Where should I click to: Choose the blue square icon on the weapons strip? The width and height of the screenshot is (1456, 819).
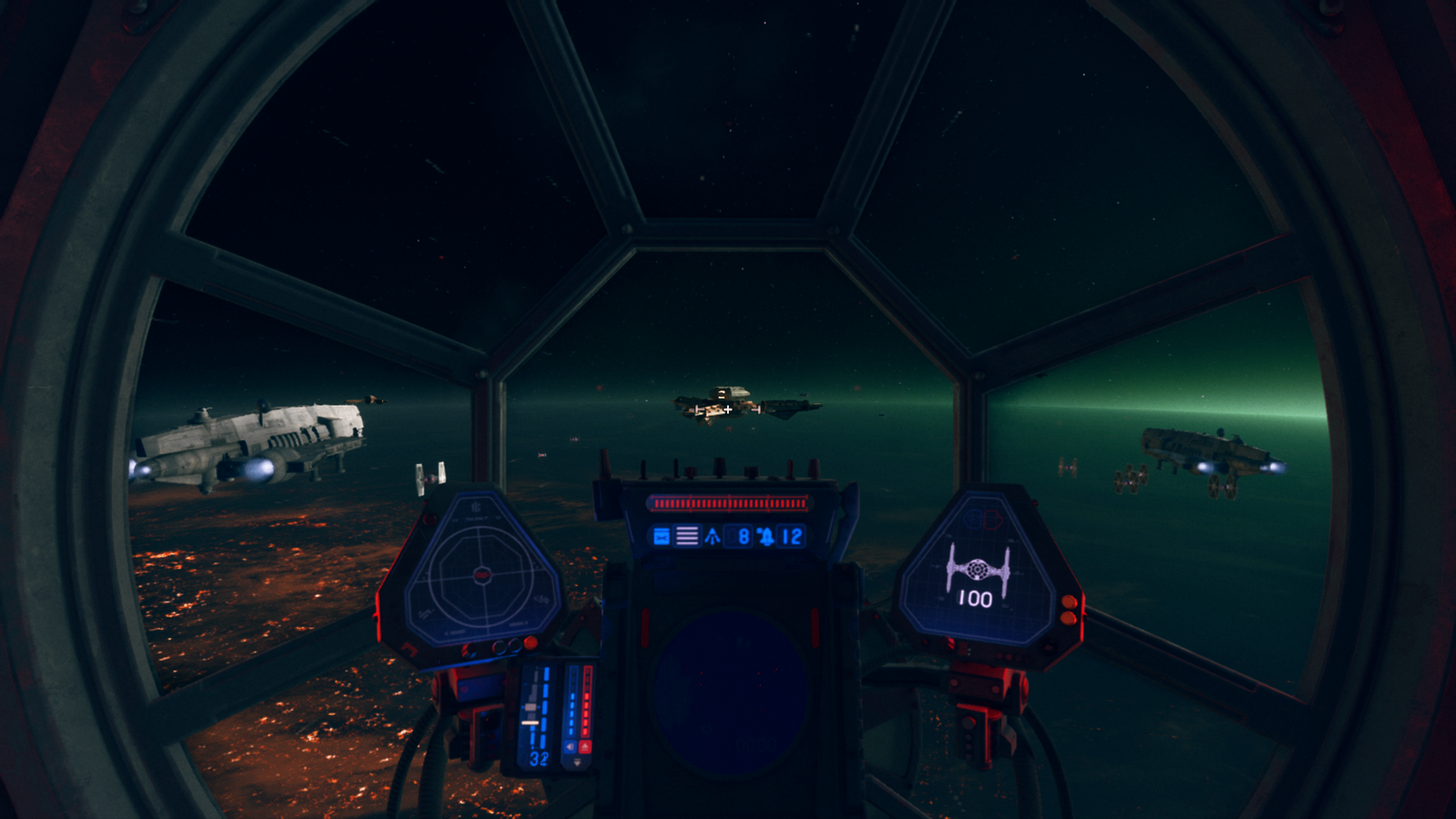[662, 536]
